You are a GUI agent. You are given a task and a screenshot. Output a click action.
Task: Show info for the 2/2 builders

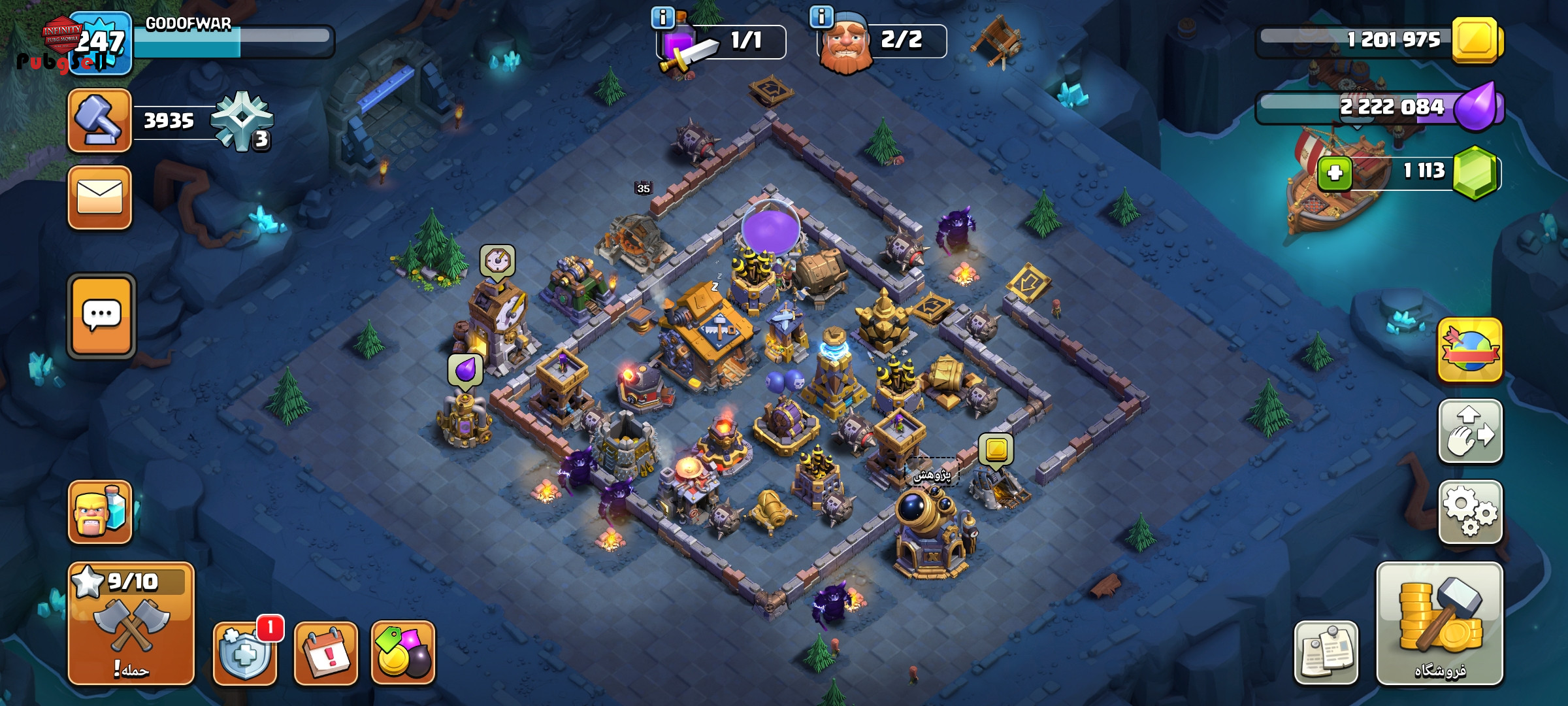coord(821,16)
